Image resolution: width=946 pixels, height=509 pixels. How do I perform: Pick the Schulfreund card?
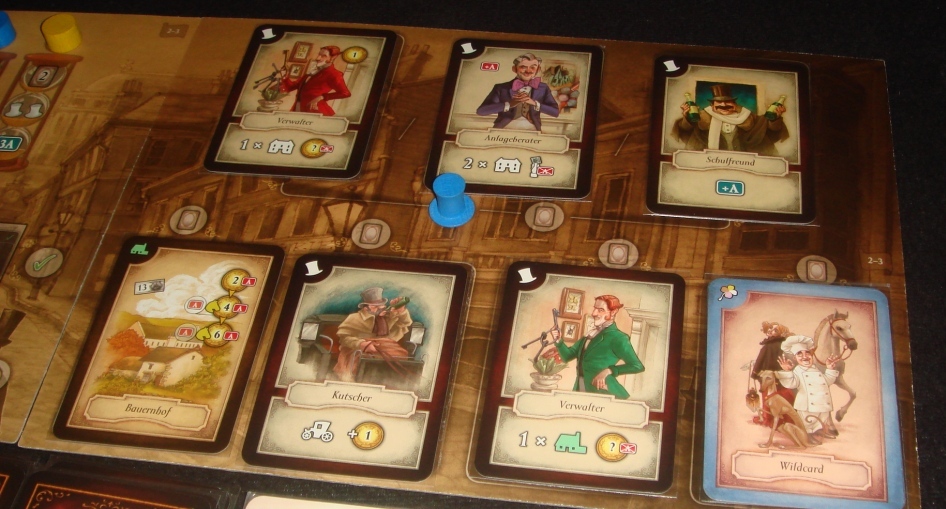coord(730,135)
